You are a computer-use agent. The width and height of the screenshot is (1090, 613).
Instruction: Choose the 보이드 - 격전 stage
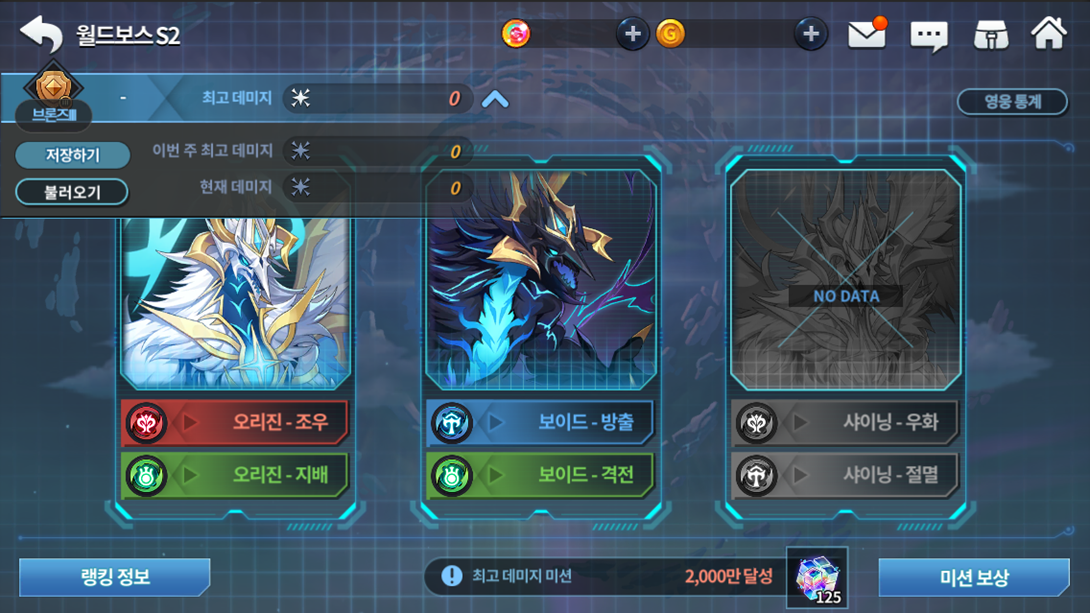tap(541, 474)
